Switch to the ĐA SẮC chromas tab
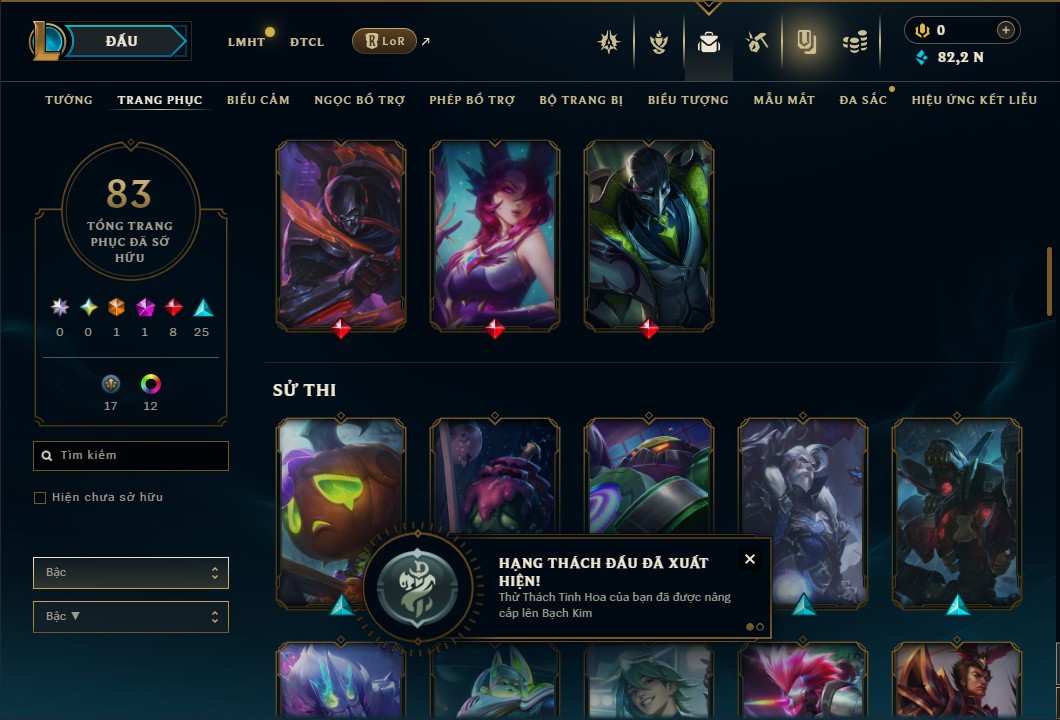Viewport: 1060px width, 720px height. pos(863,100)
